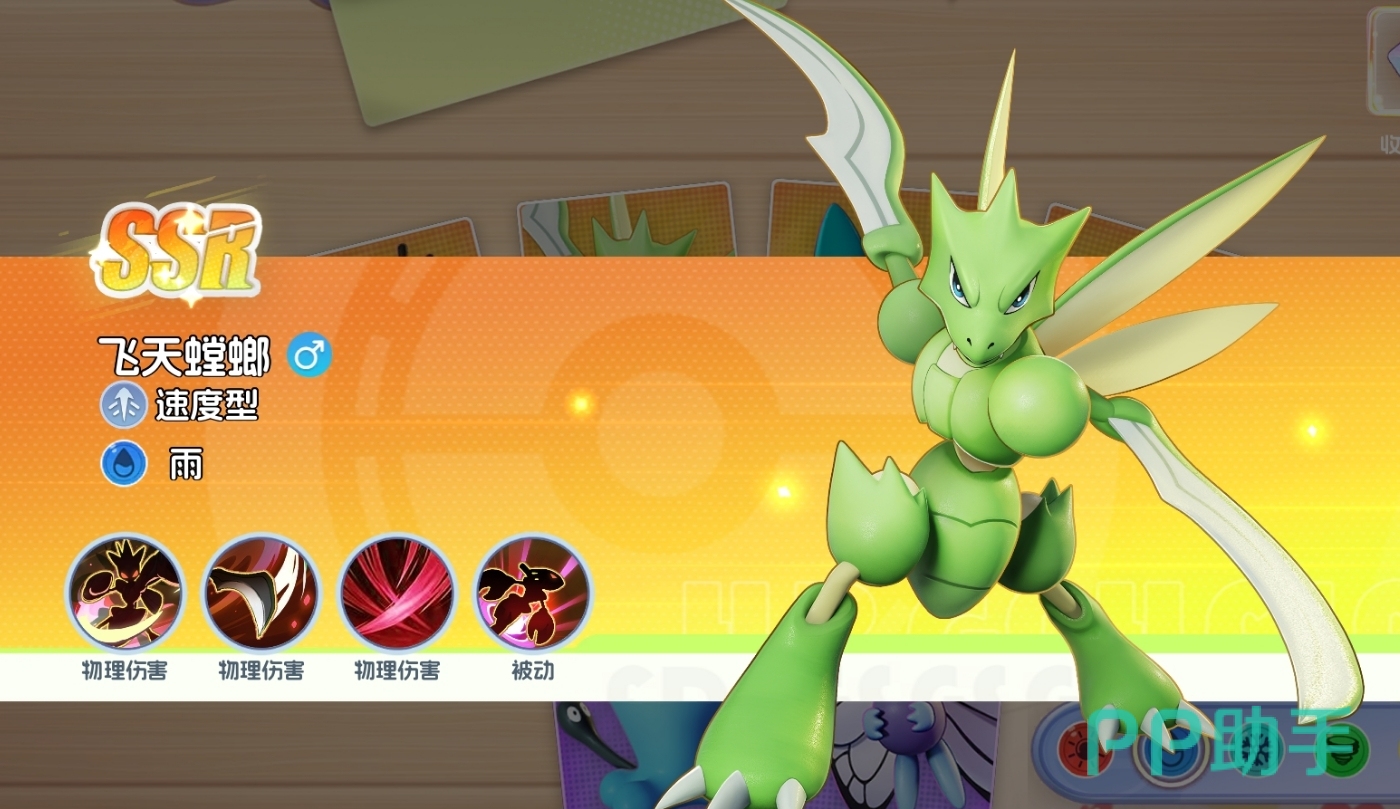View the crossed red slashes skill
Screen dimensions: 1400x809
tap(397, 593)
